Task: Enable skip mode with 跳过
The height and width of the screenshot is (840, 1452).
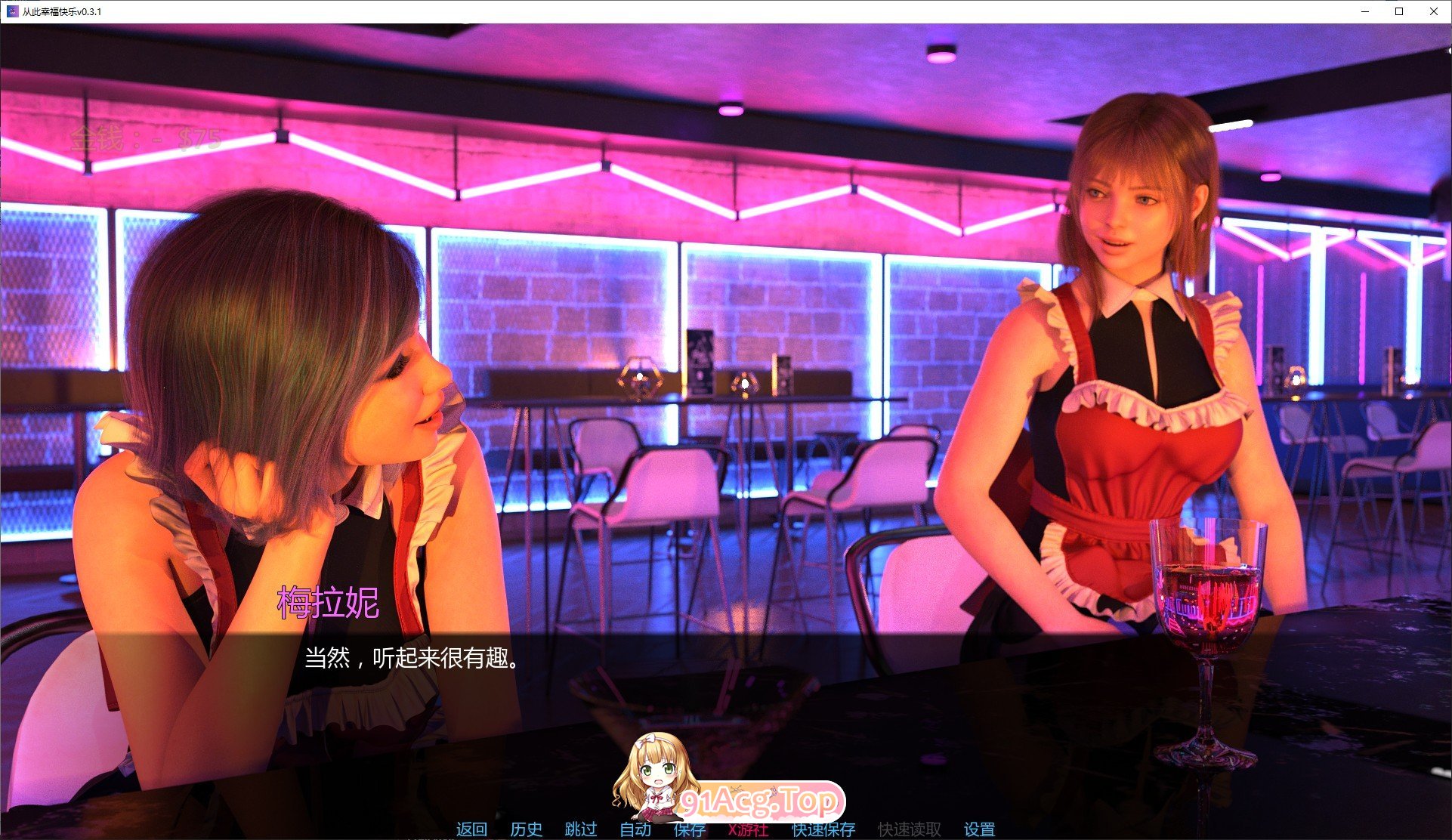Action: pyautogui.click(x=580, y=829)
